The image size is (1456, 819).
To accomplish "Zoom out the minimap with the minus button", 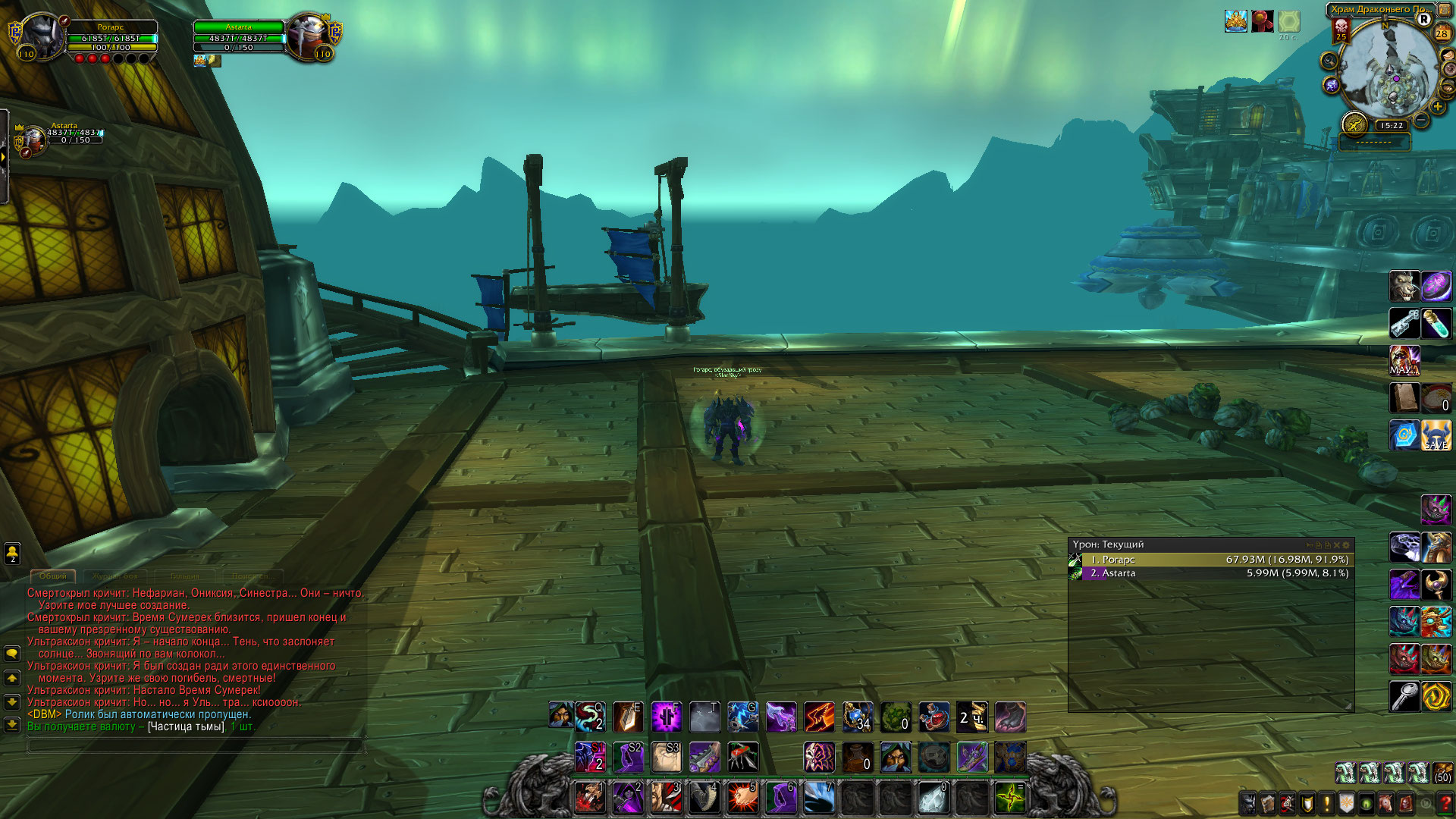I will pos(1421,120).
